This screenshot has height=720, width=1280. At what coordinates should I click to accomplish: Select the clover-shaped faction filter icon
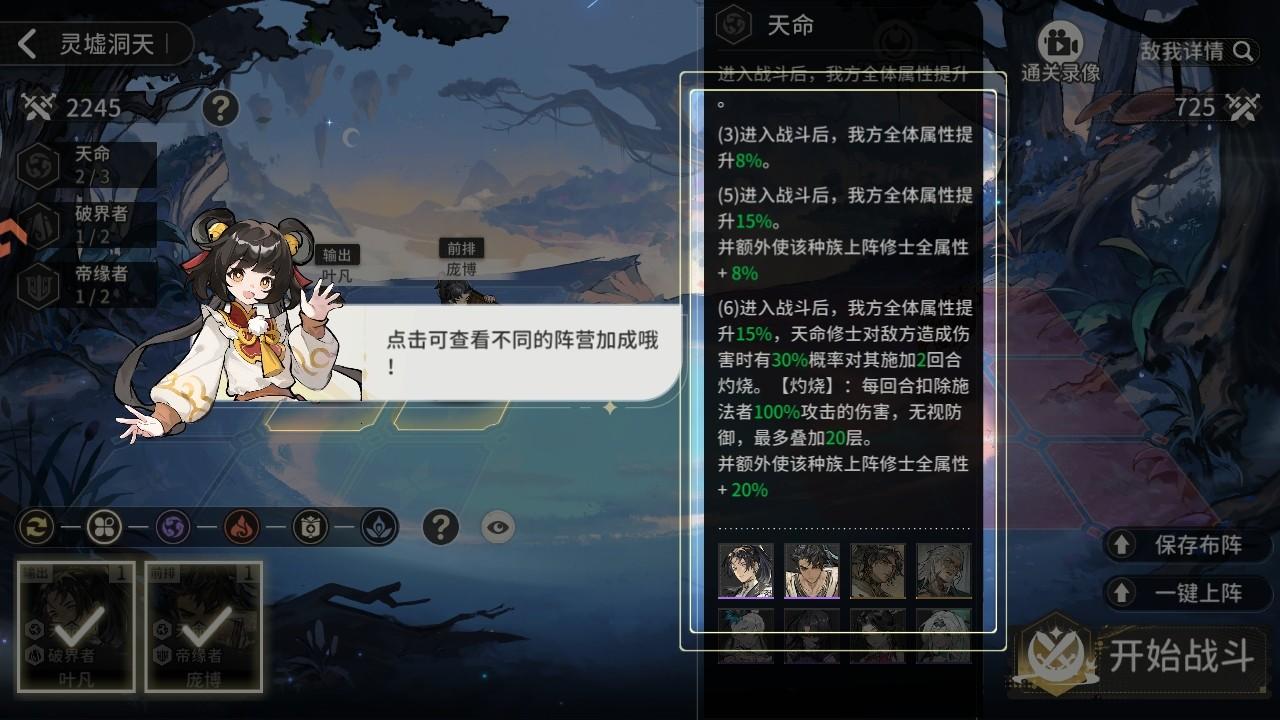pos(103,528)
